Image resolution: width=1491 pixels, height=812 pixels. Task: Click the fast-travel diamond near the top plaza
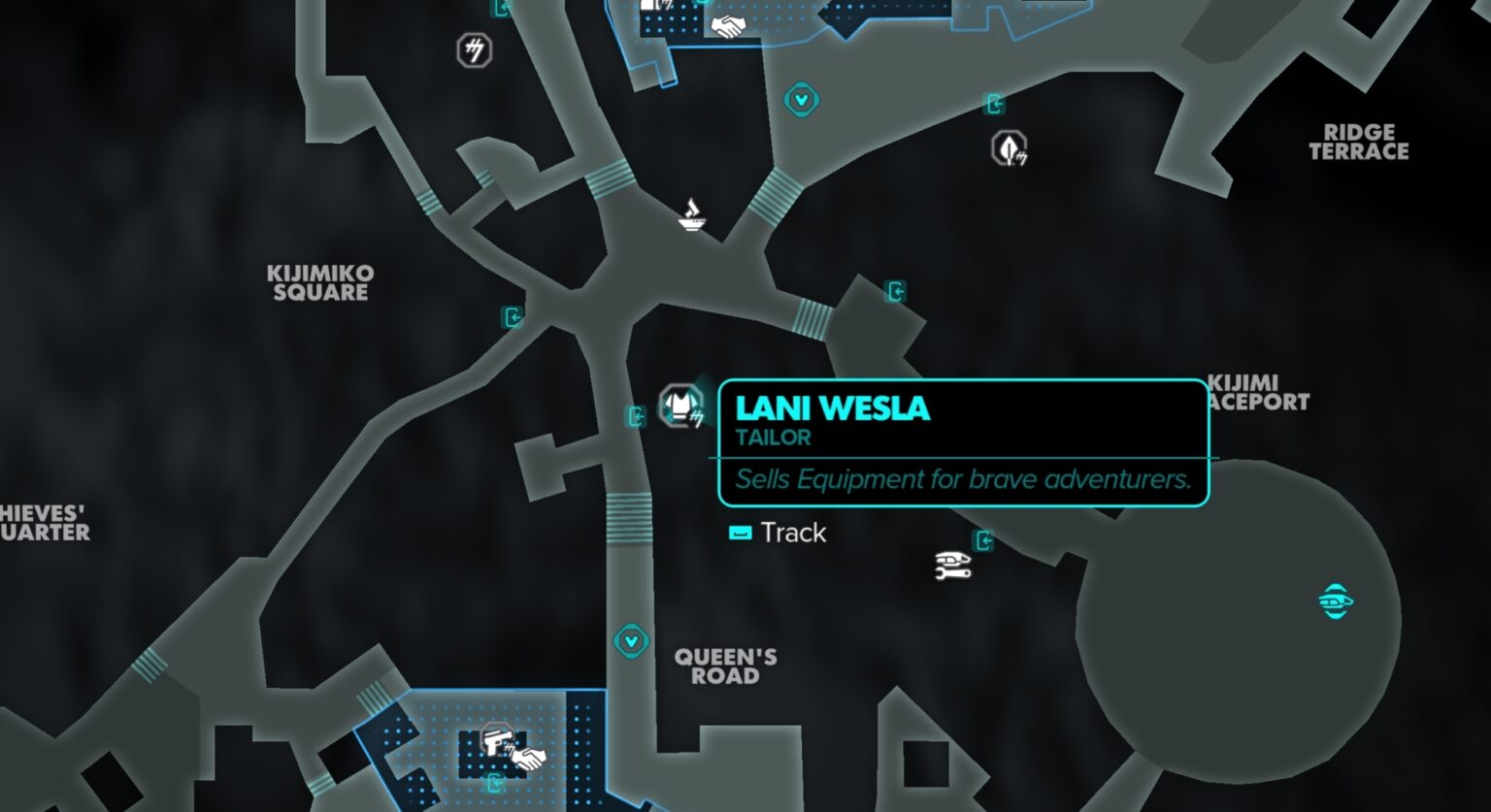pyautogui.click(x=802, y=100)
